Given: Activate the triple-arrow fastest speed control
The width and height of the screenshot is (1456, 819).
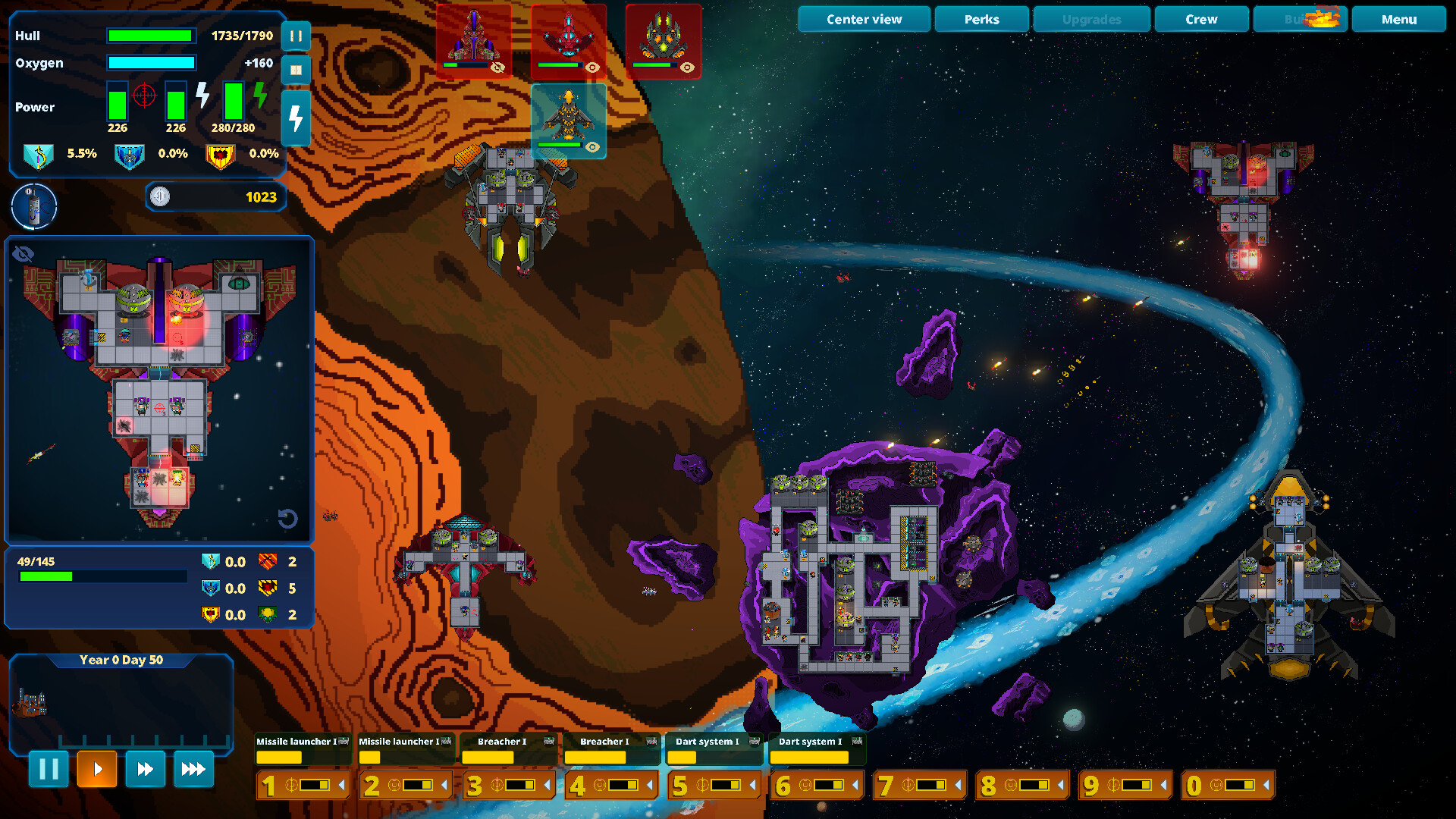Looking at the screenshot, I should (x=193, y=769).
